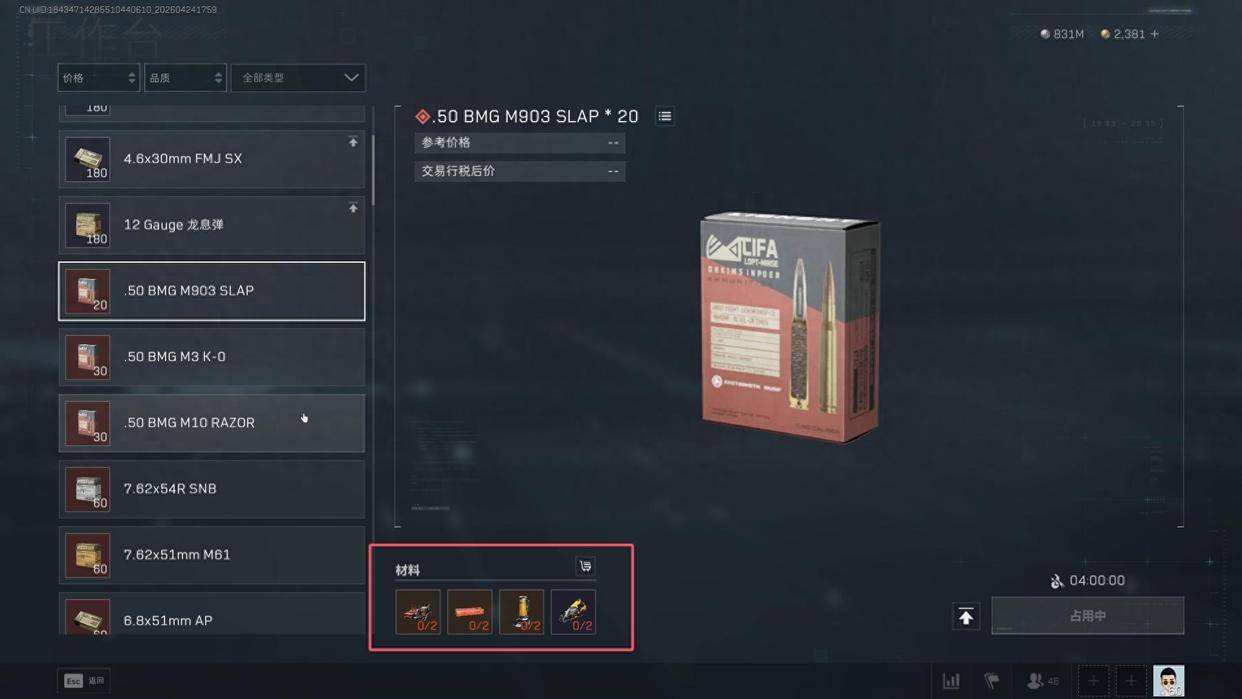Viewport: 1242px width, 699px height.
Task: Open the 全部类型 type filter dropdown
Action: [x=298, y=78]
